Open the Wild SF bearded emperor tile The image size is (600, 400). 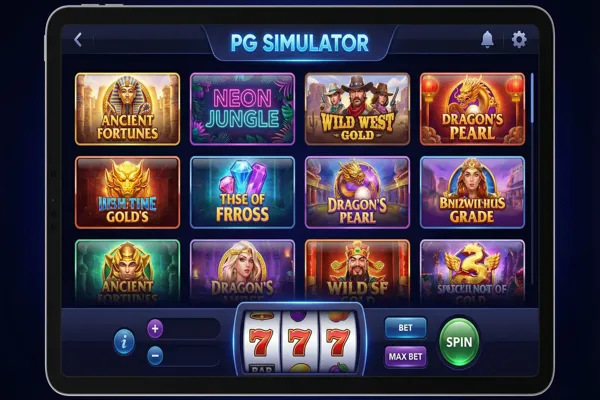[x=357, y=270]
